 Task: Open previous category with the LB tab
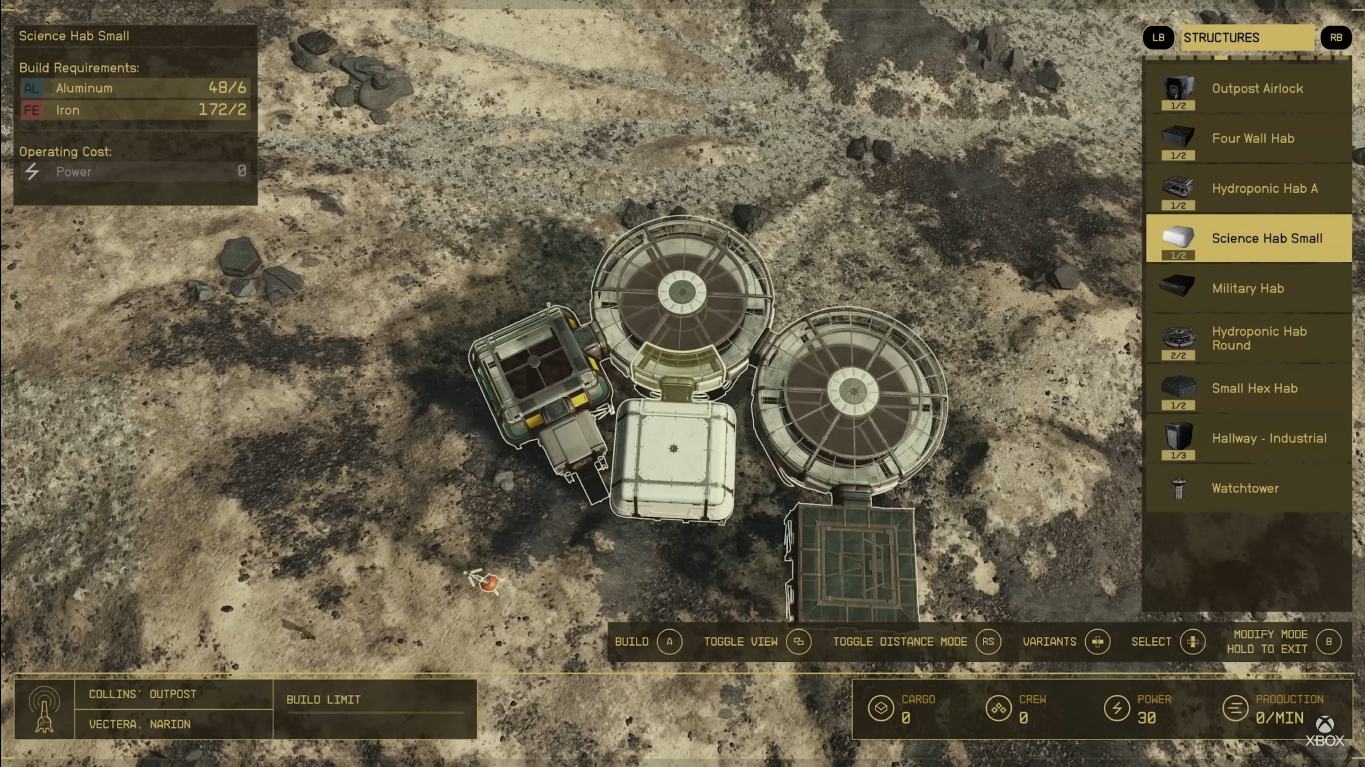[x=1158, y=37]
